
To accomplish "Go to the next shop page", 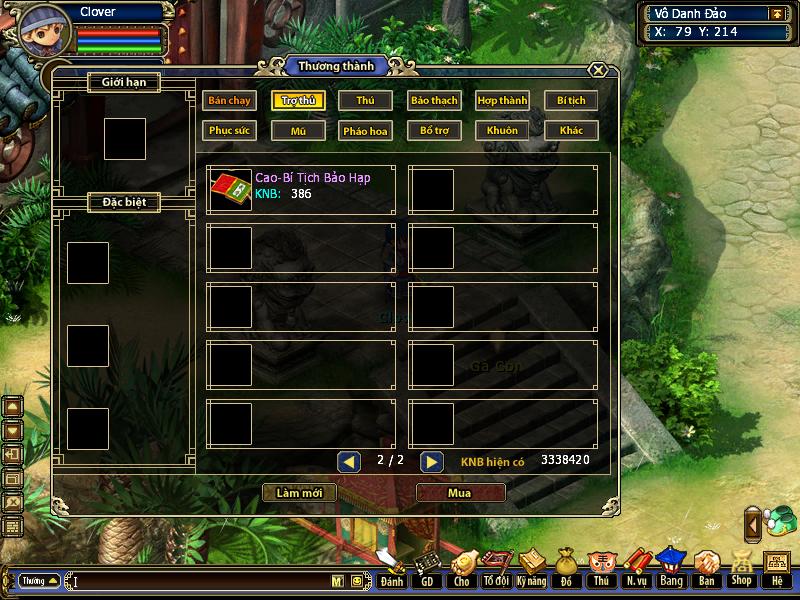I will 431,461.
